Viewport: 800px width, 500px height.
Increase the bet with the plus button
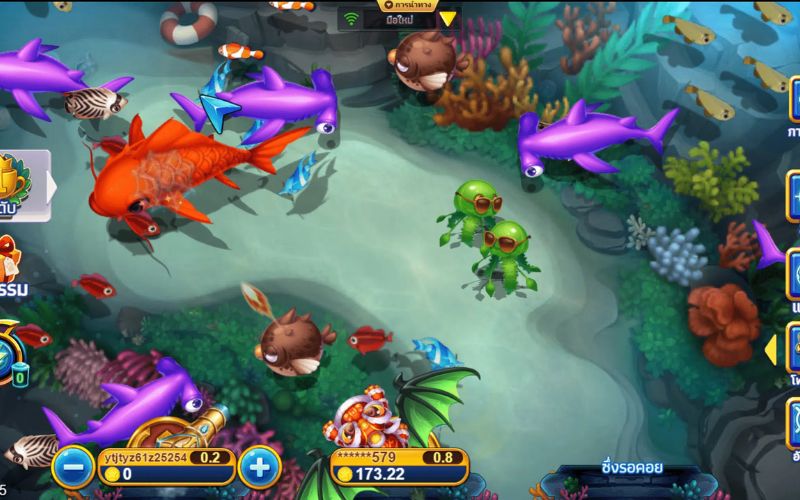pyautogui.click(x=258, y=466)
